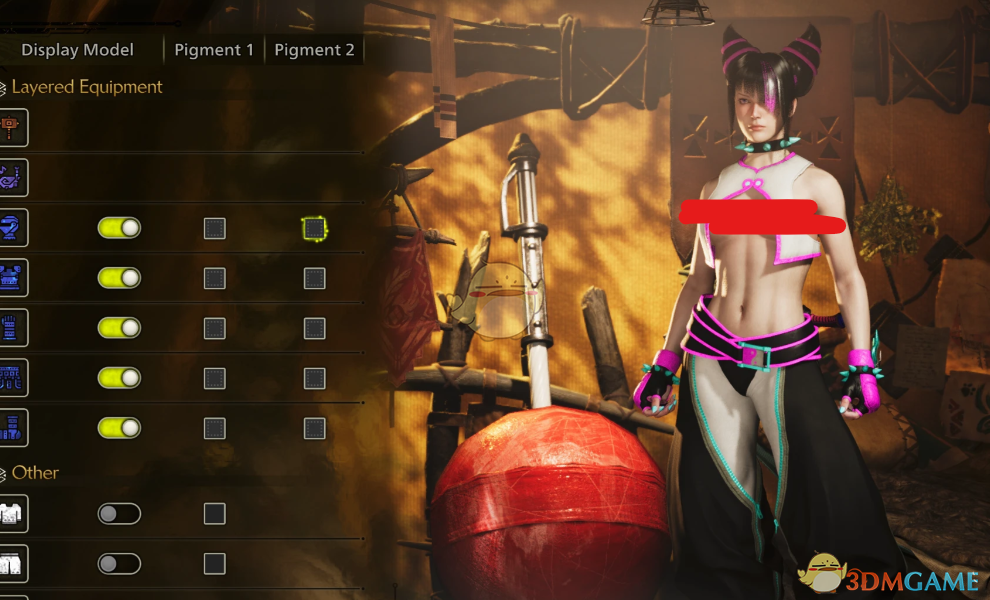The height and width of the screenshot is (600, 990).
Task: Pick the head armor Pigment 1 swatch
Action: tap(214, 229)
